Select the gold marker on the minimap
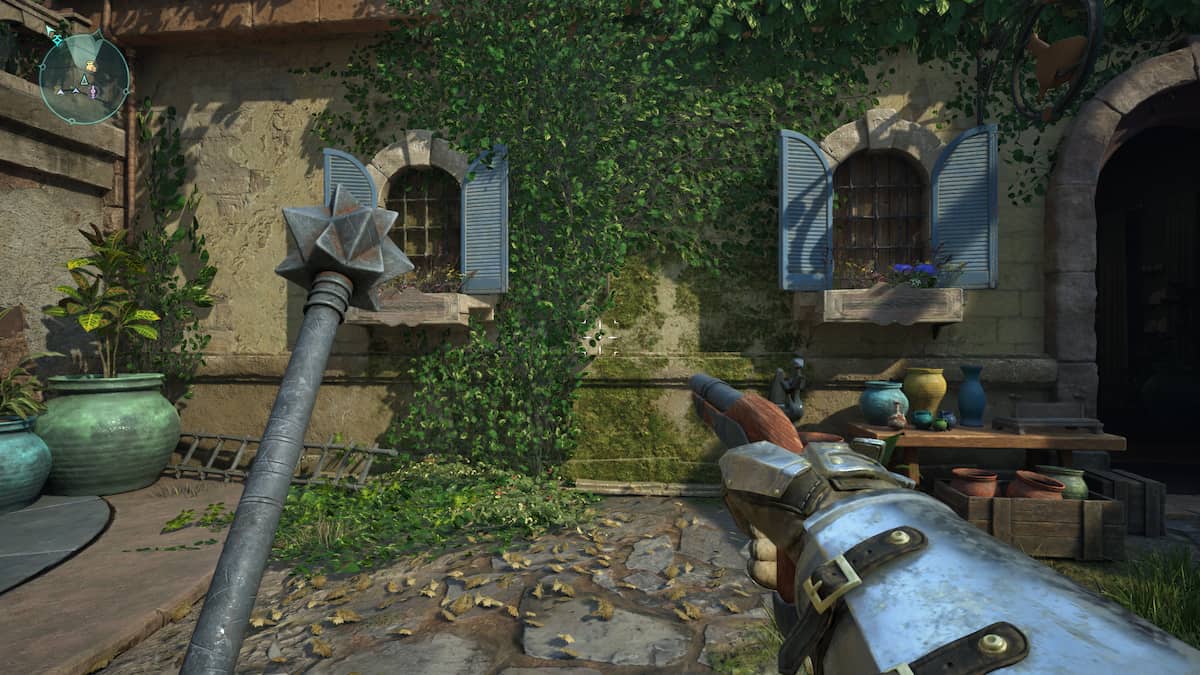The image size is (1200, 675). point(90,67)
